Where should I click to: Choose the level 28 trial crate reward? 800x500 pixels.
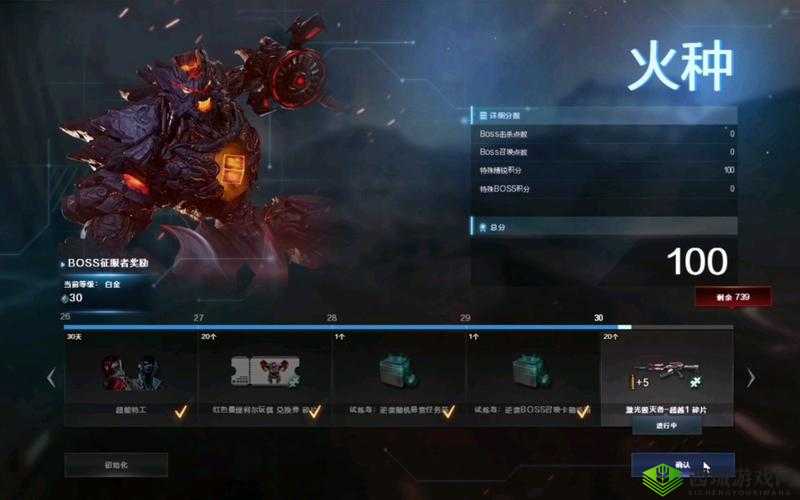[x=398, y=375]
